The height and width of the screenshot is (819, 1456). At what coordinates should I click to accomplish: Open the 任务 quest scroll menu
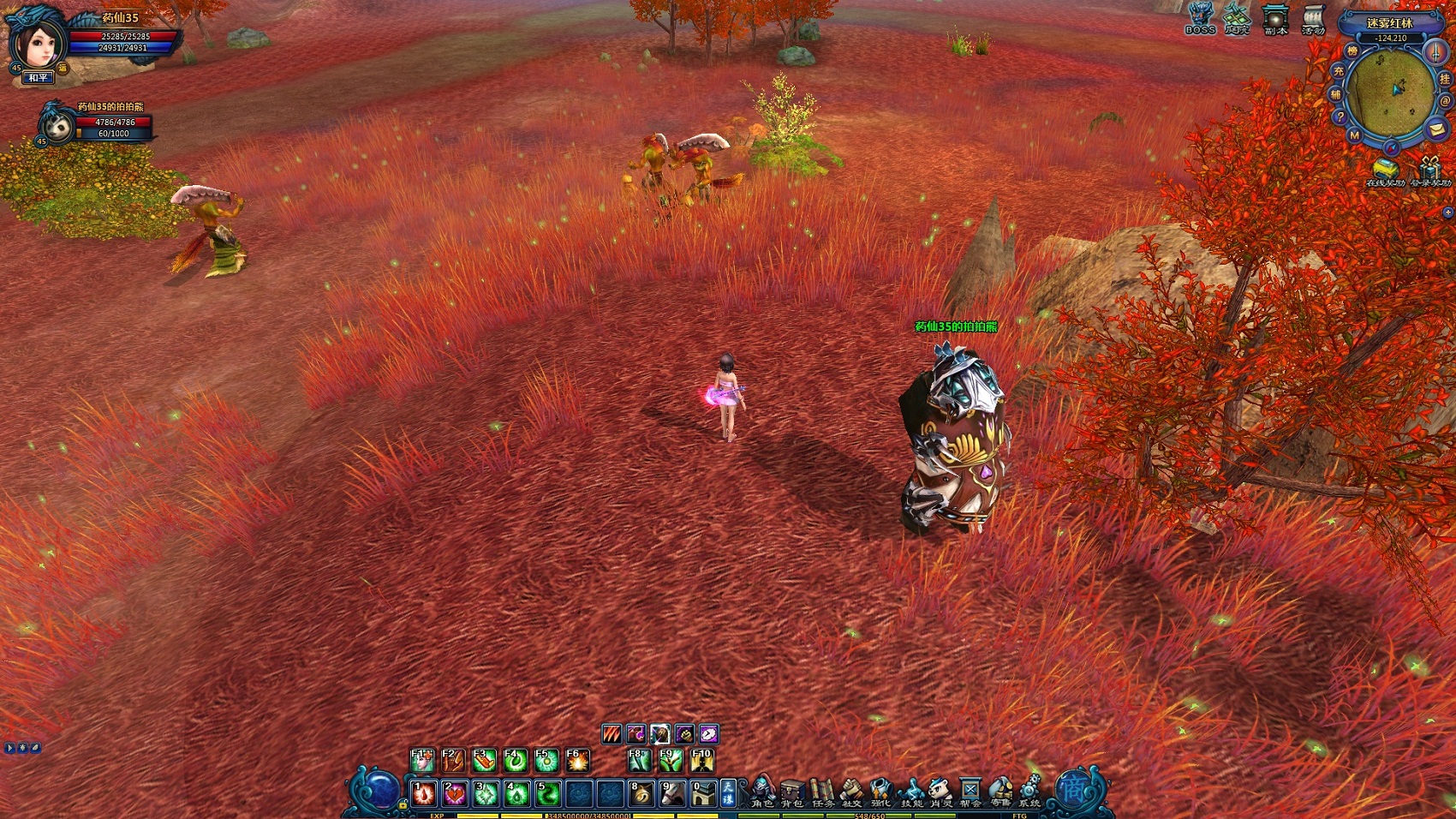point(821,791)
